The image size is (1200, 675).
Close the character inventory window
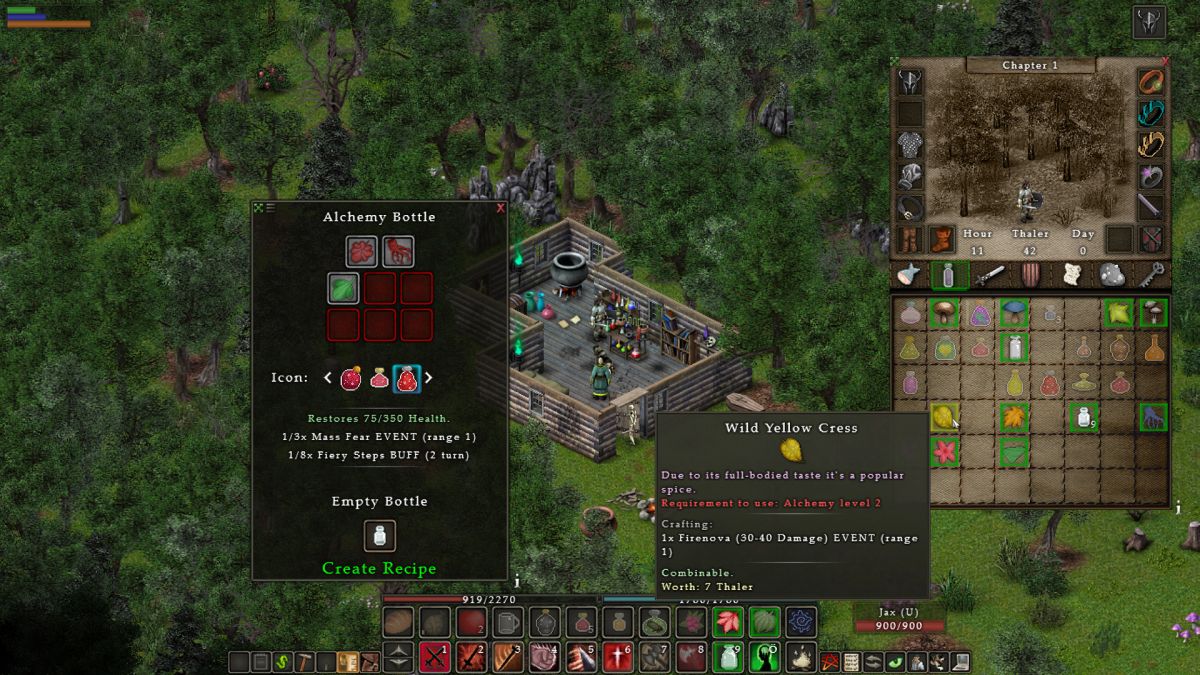[1165, 61]
